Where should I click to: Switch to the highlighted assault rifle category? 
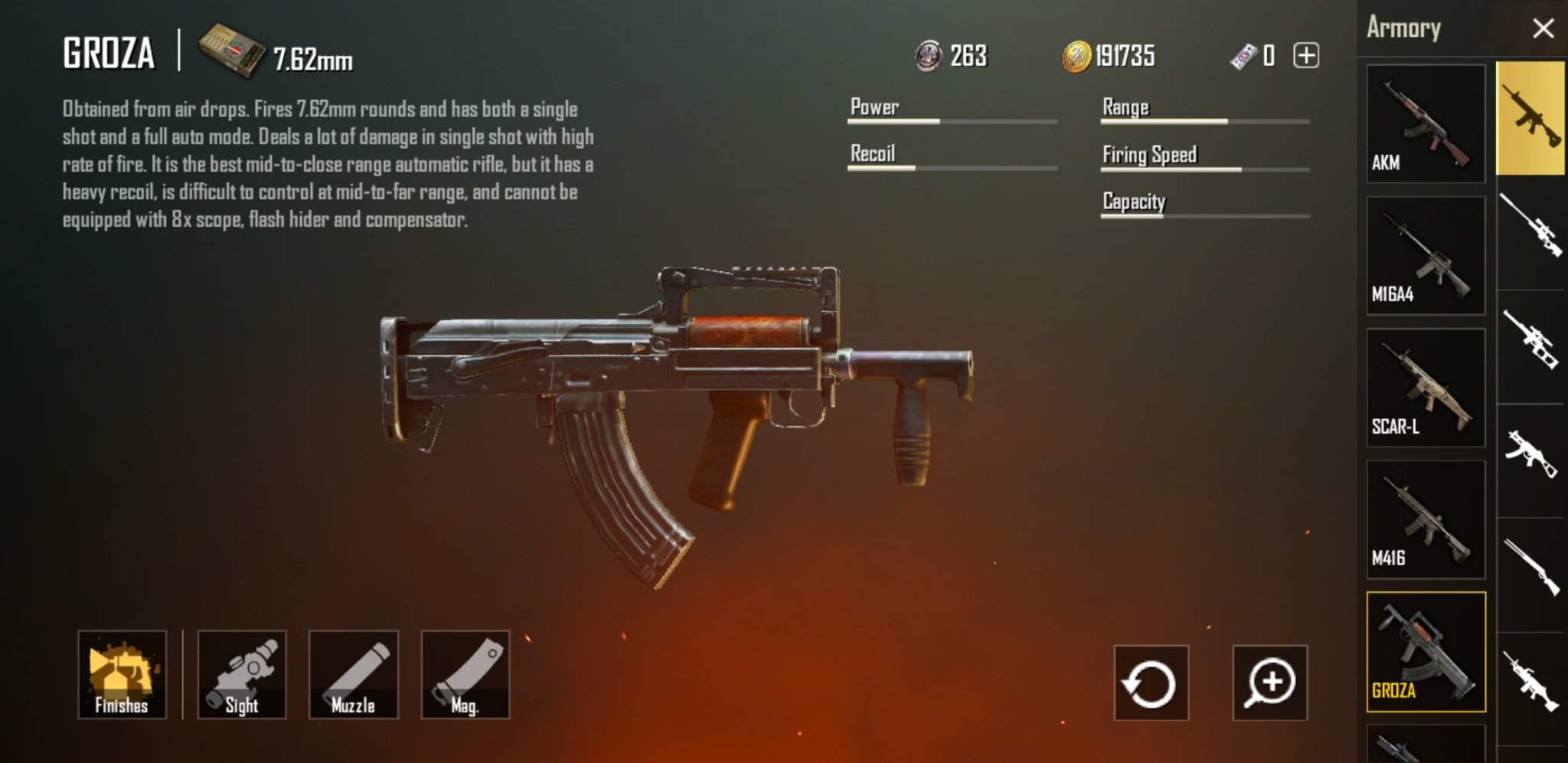tap(1530, 119)
